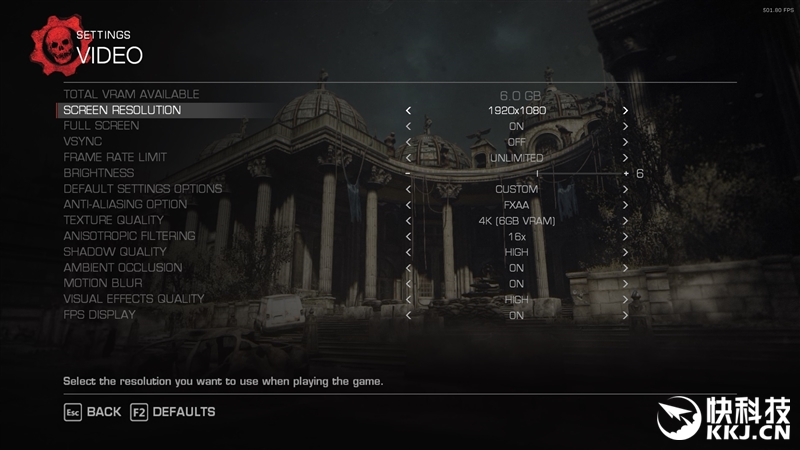Click right arrow for Screen Resolution
Screen dimensions: 800x450
[x=625, y=110]
